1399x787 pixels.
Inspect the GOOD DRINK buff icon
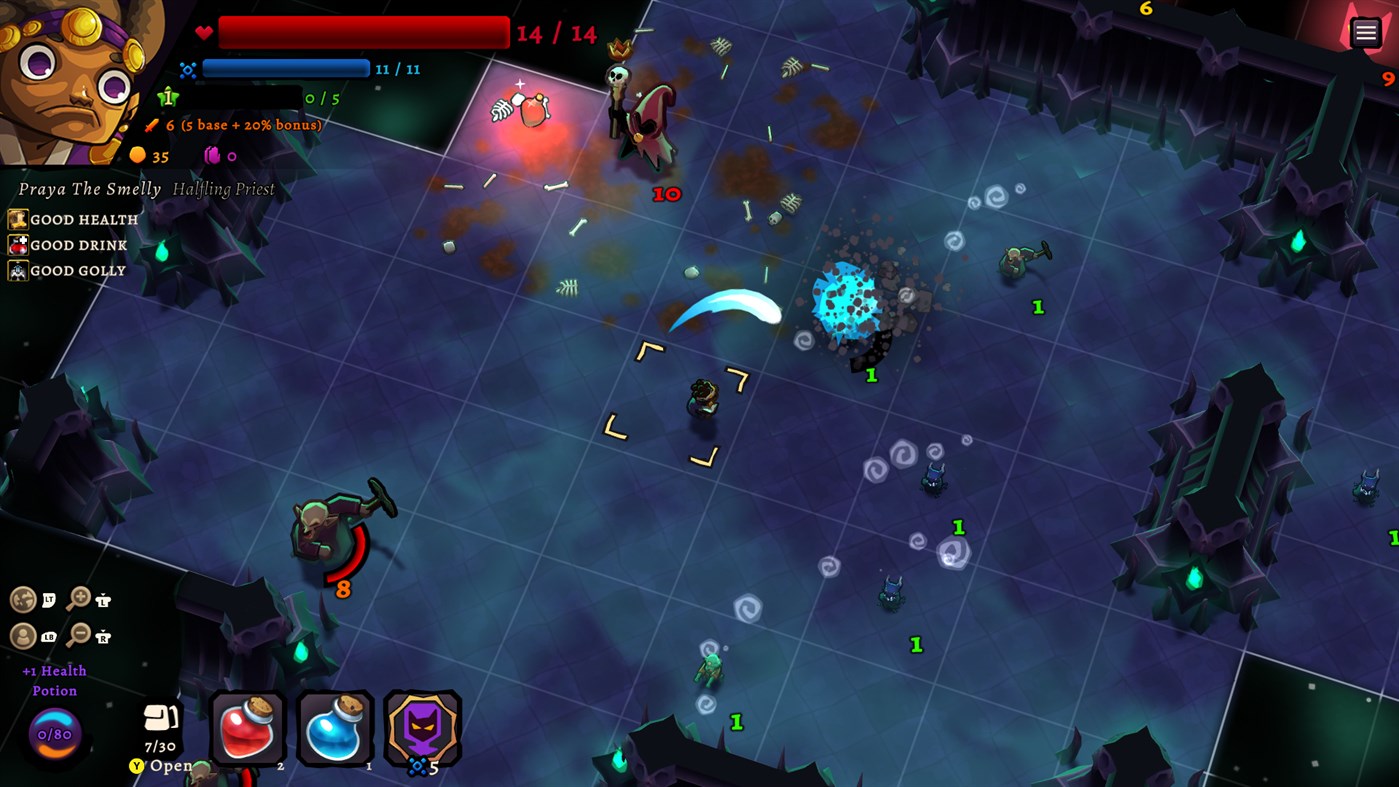pyautogui.click(x=17, y=244)
